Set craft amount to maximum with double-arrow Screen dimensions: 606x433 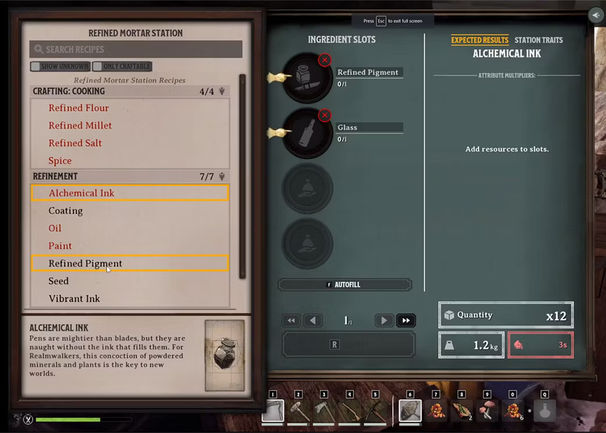pyautogui.click(x=406, y=320)
